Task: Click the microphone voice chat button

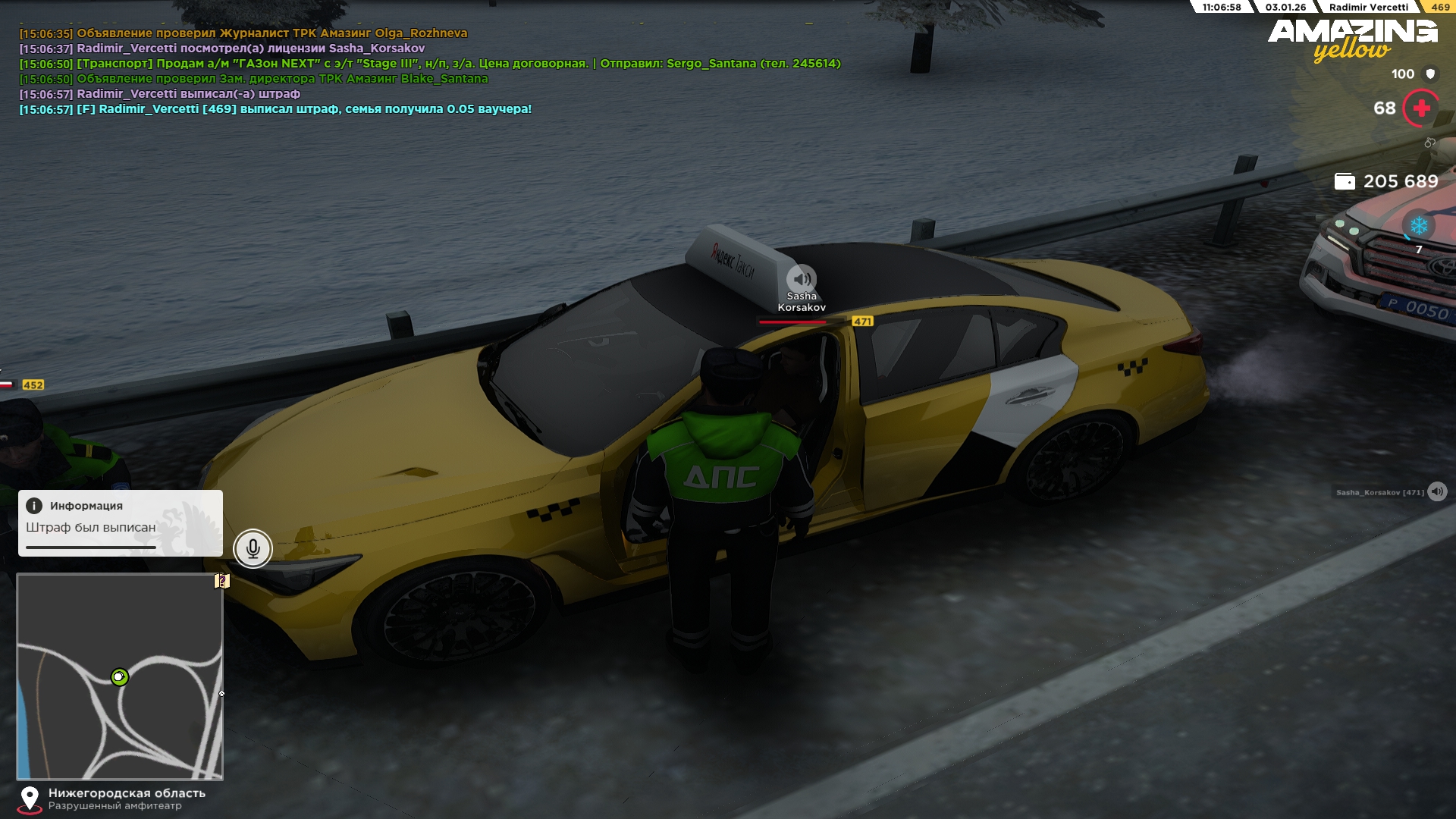Action: click(253, 548)
